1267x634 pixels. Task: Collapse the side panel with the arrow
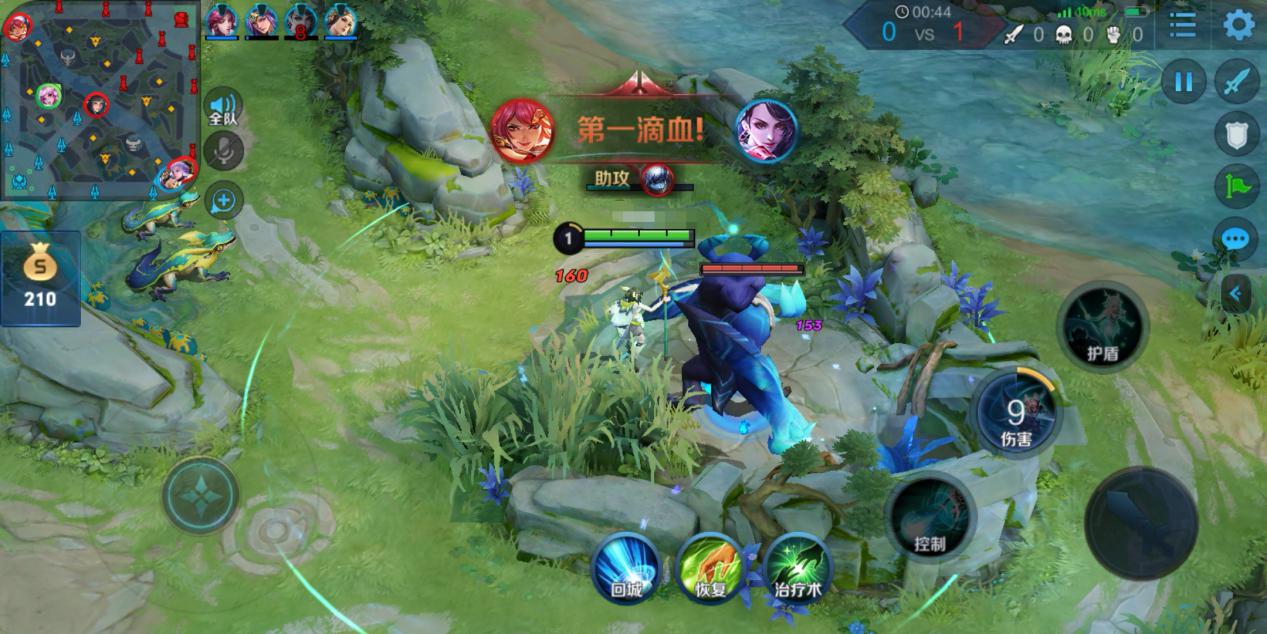1236,293
